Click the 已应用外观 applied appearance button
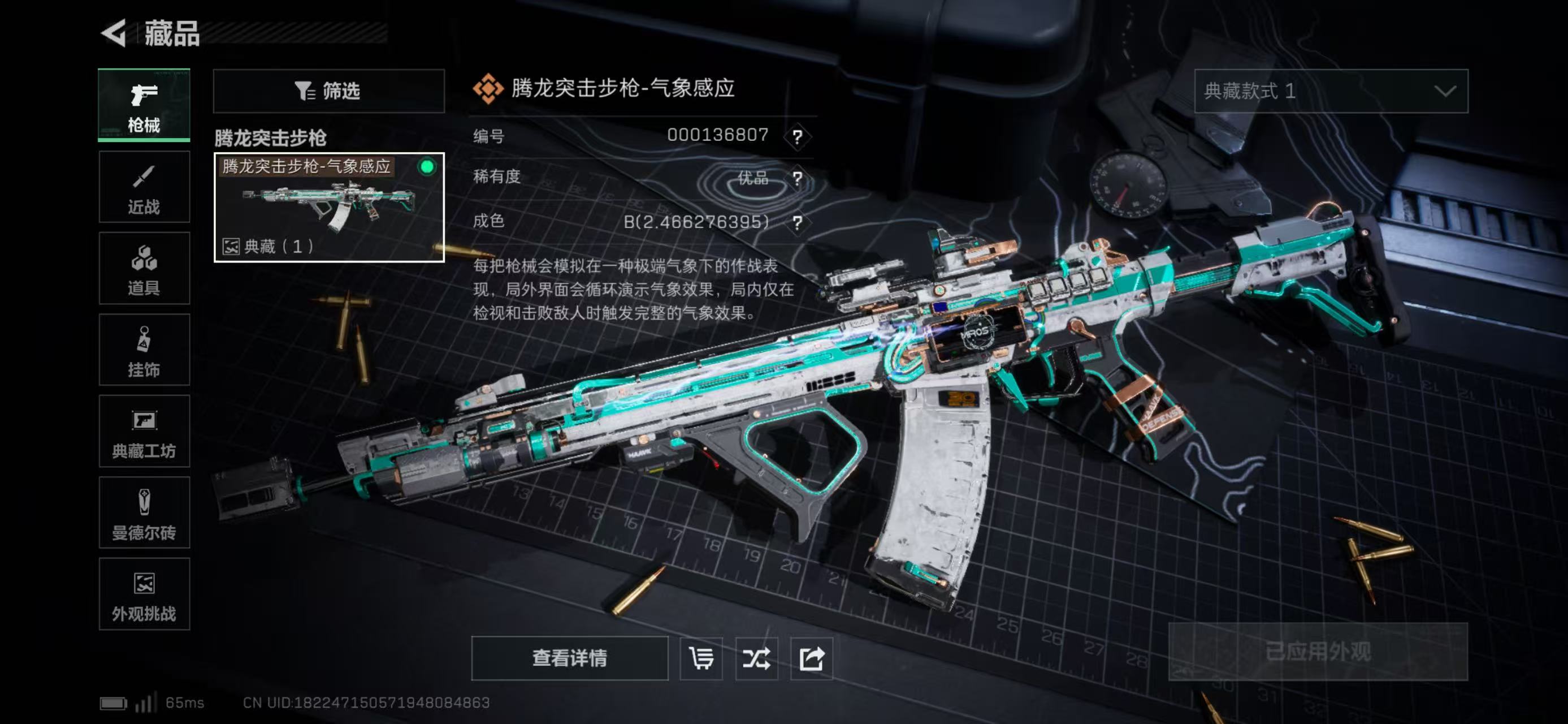Screen dimensions: 1568x724 [1318, 652]
